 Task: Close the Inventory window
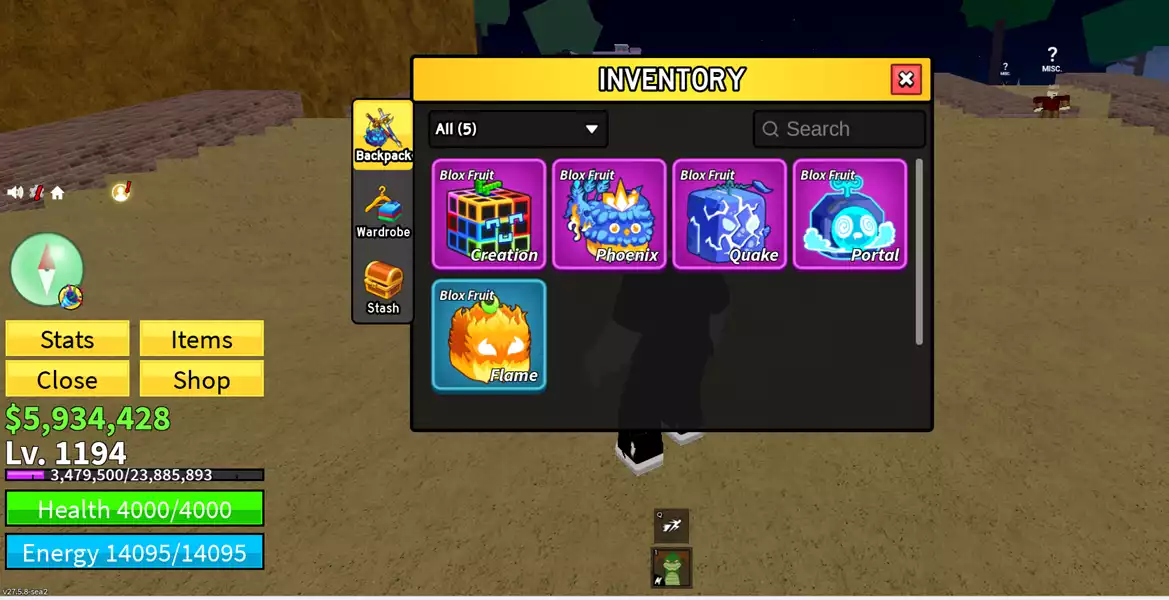(x=906, y=79)
